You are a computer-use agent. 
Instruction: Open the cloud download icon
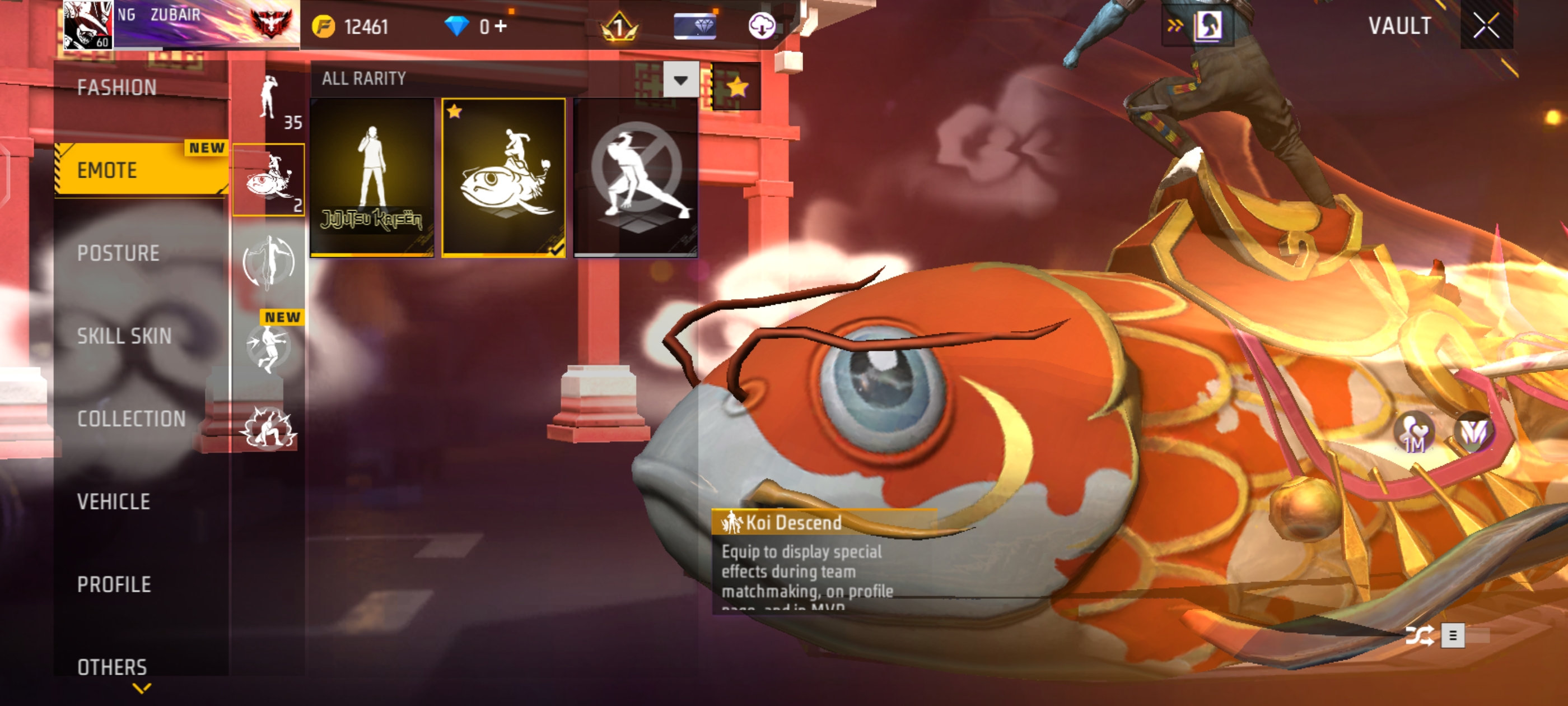click(x=761, y=26)
